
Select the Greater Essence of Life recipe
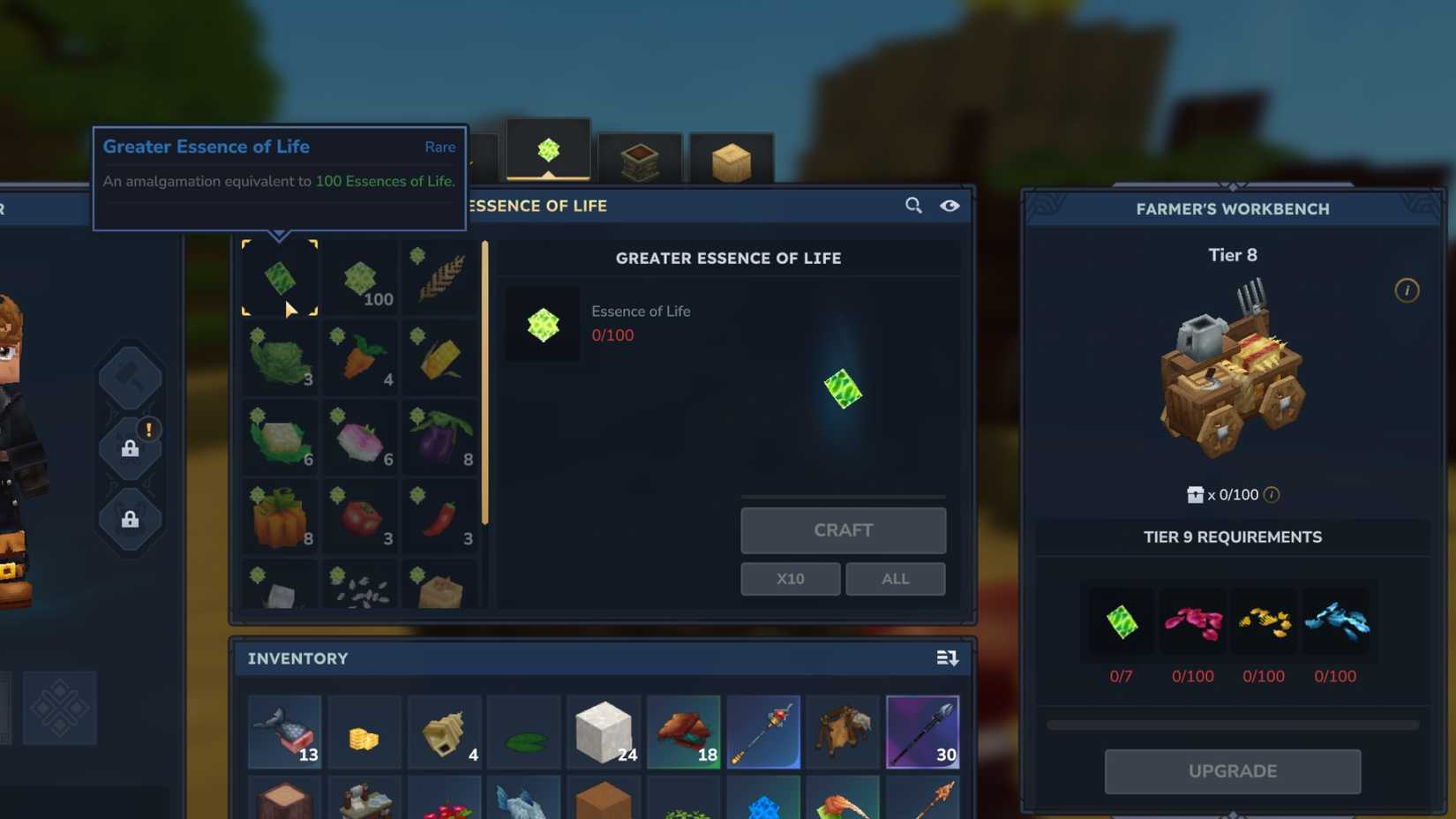279,277
